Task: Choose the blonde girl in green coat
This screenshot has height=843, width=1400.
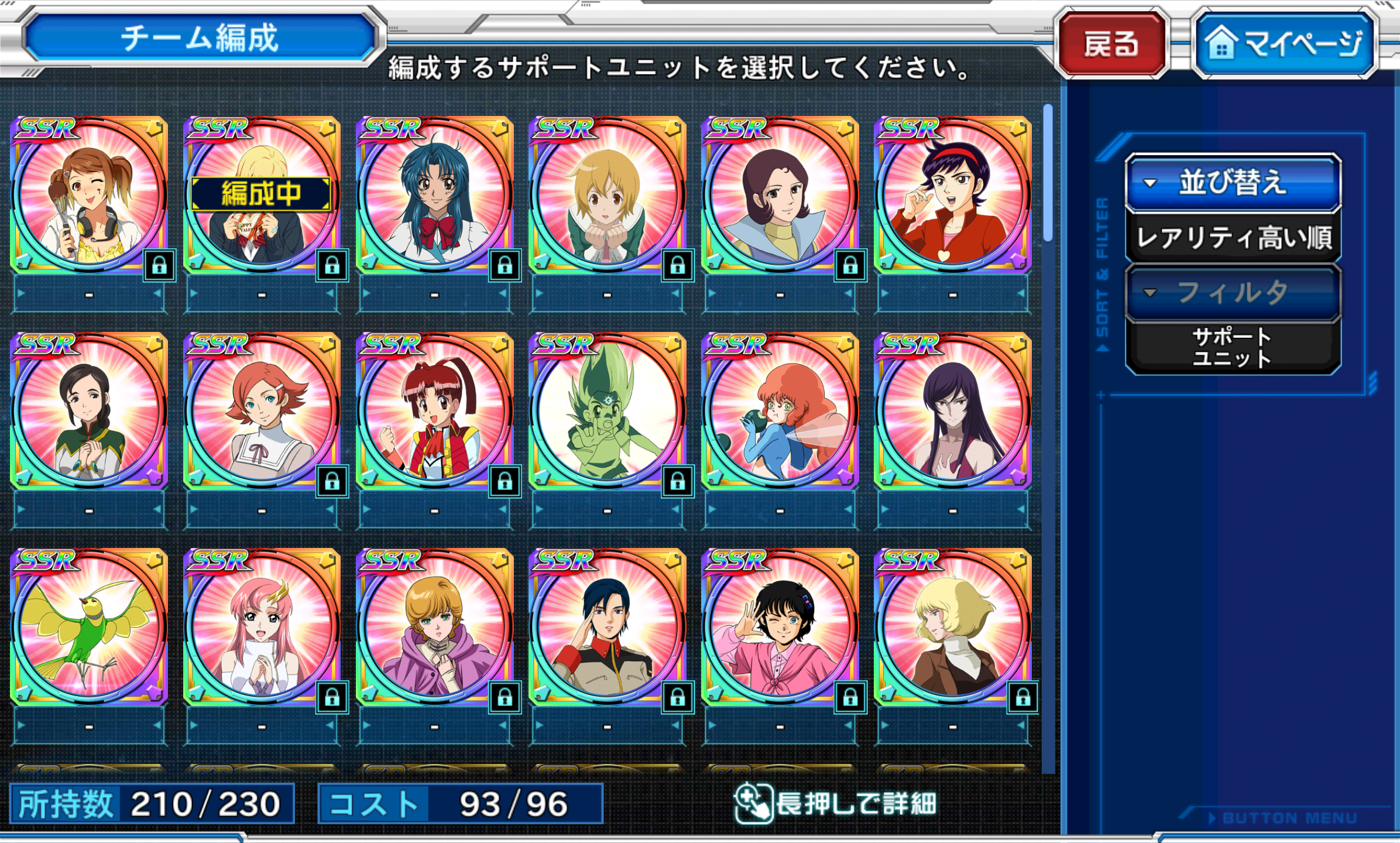Action: click(x=607, y=195)
